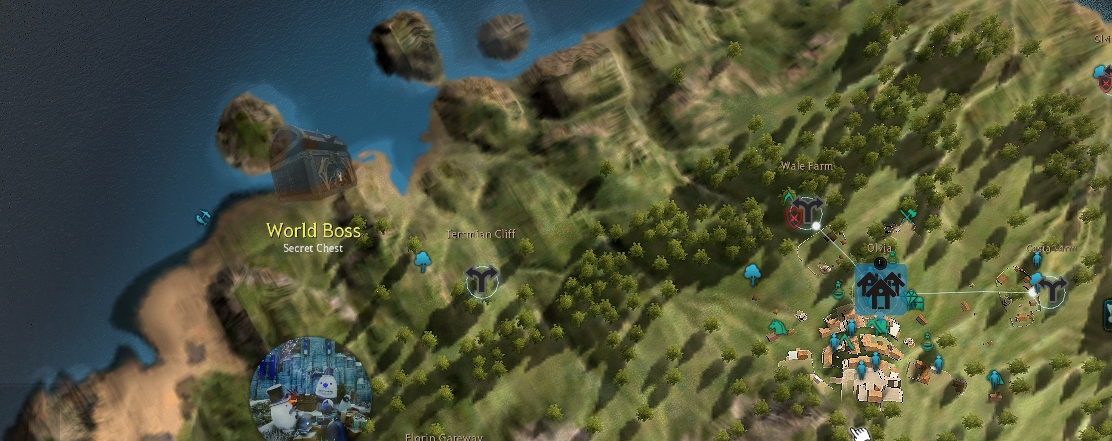Screen dimensions: 1112x441
Task: Select the green horse stable icon in Olvia
Action: (x=776, y=326)
